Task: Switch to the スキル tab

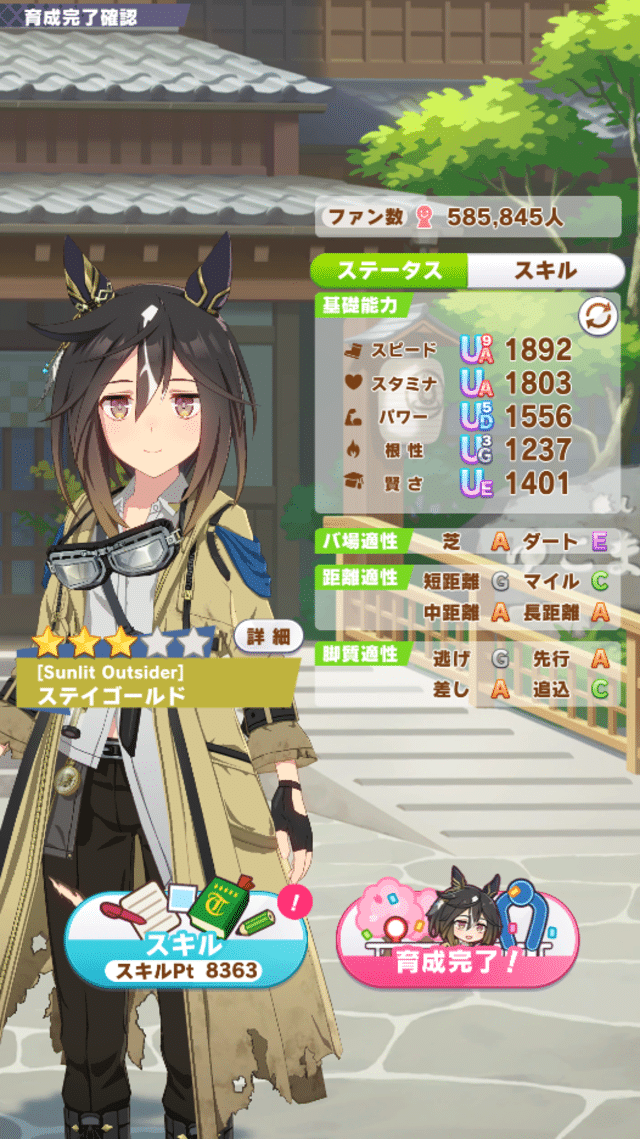Action: 545,270
